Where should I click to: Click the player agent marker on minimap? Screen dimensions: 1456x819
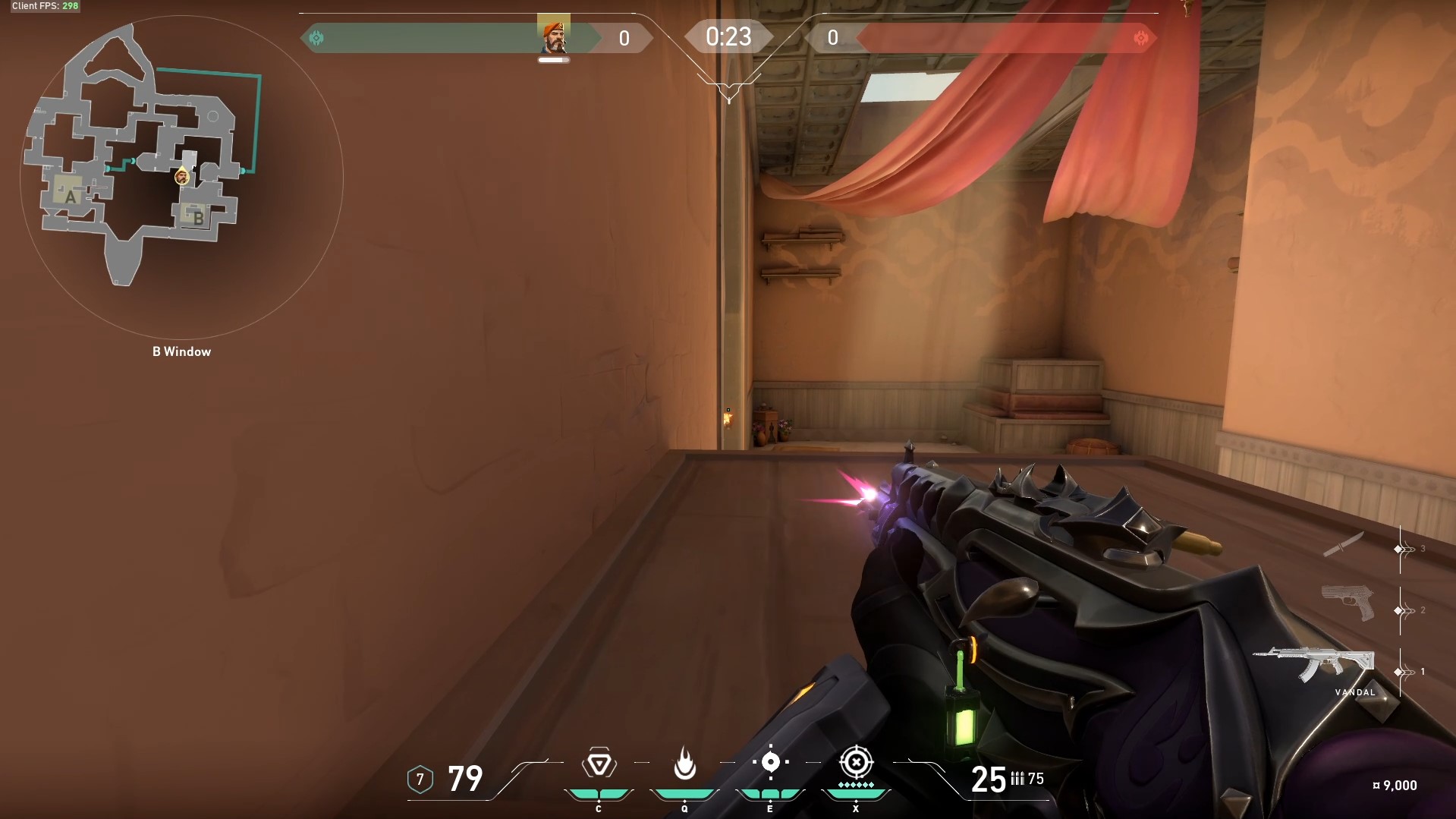tap(181, 177)
